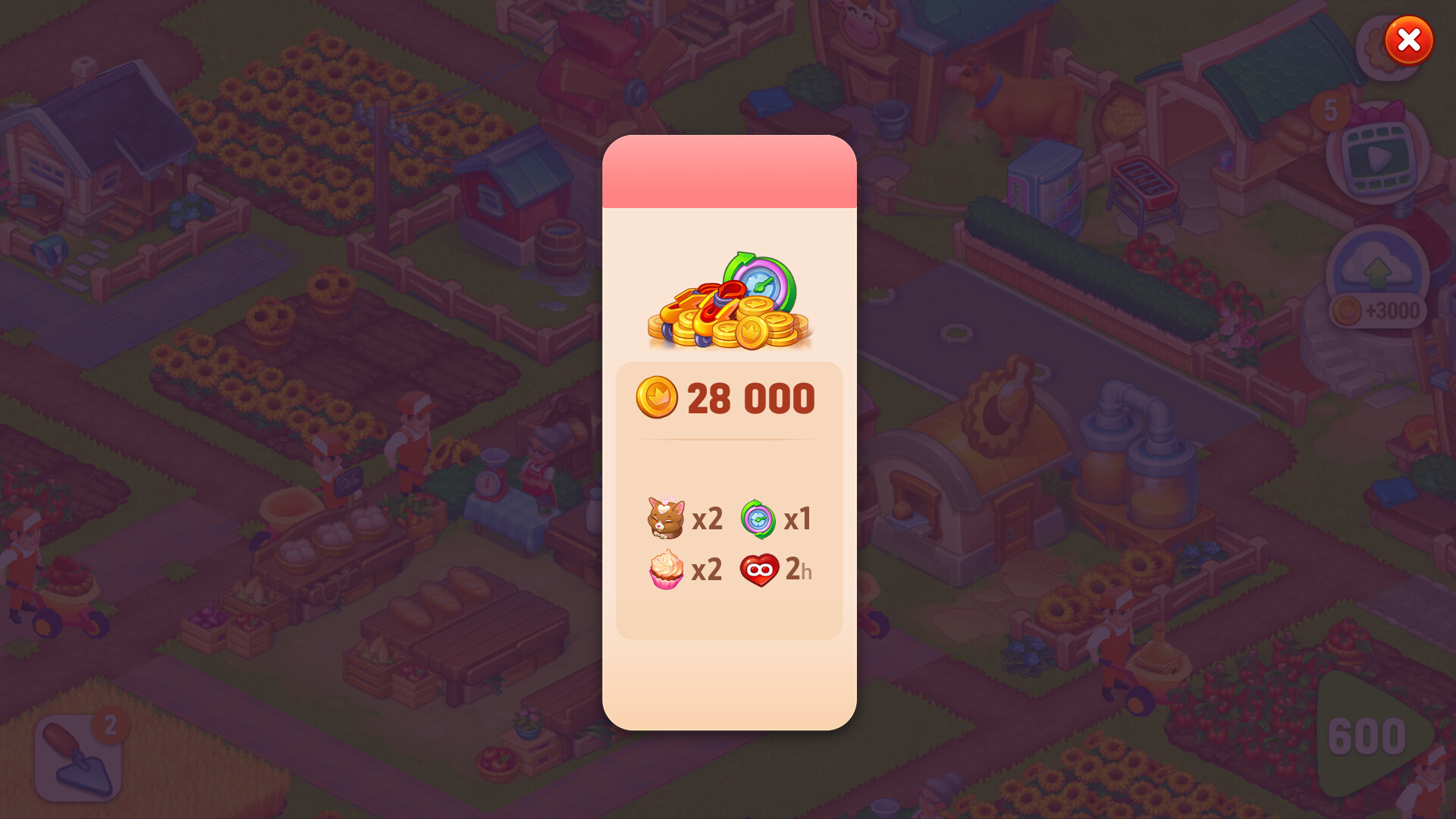The image size is (1456, 819).
Task: Click the orange 5 notification badge
Action: [x=1332, y=111]
